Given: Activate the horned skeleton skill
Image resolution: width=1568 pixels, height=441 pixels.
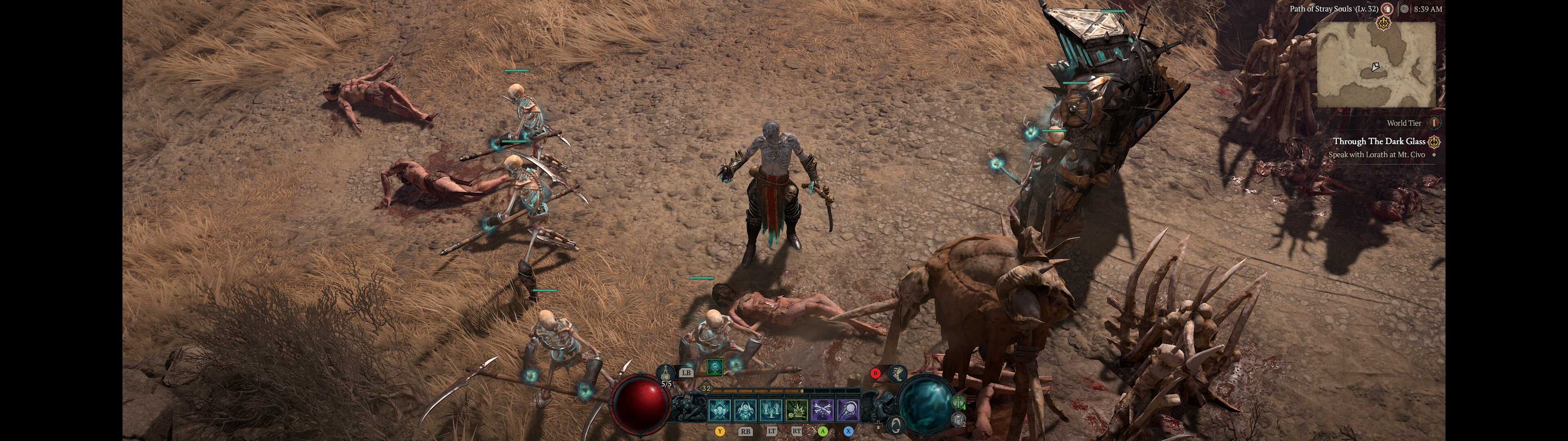Looking at the screenshot, I should point(745,410).
